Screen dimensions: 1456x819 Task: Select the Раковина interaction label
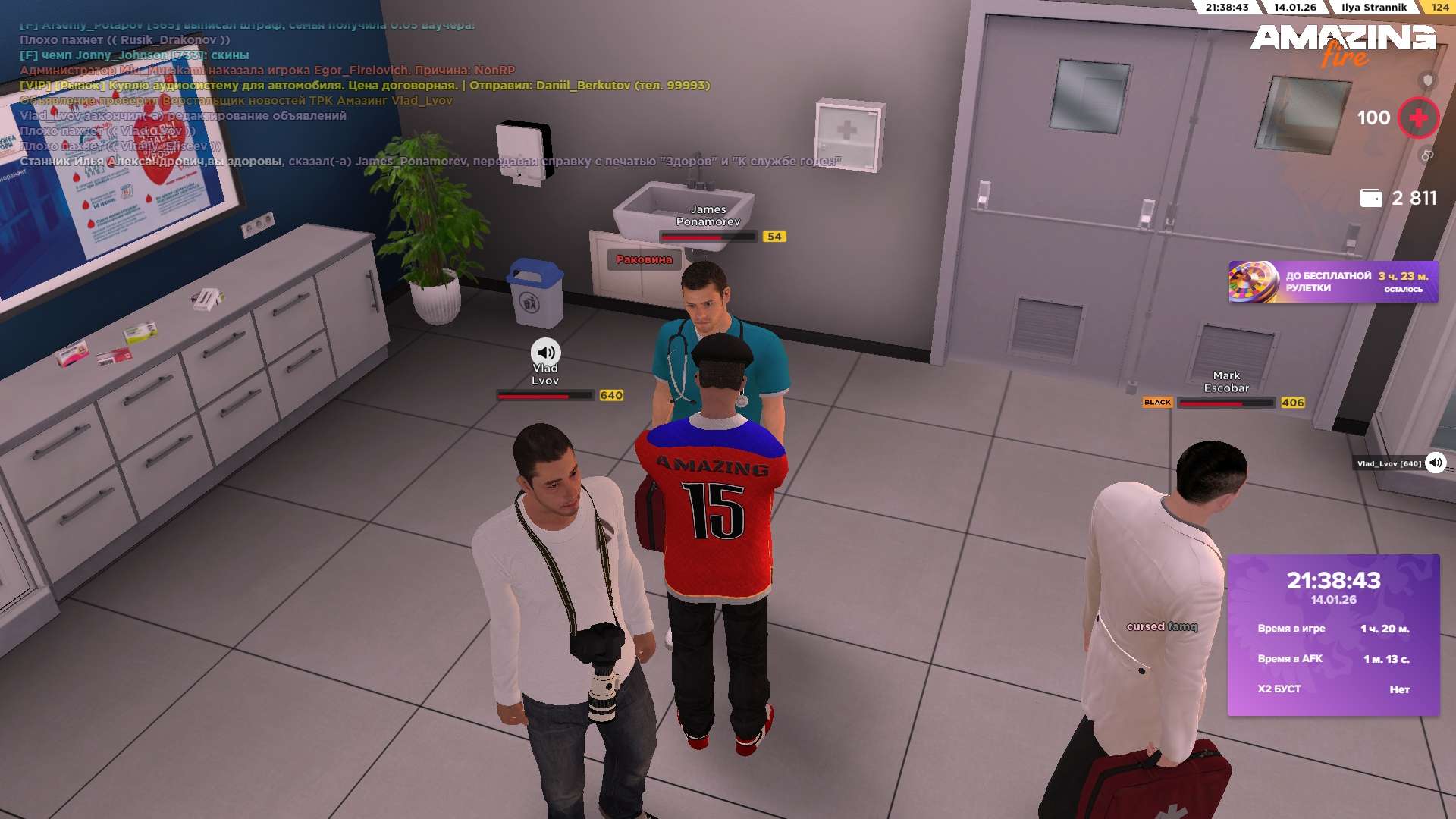pyautogui.click(x=644, y=259)
